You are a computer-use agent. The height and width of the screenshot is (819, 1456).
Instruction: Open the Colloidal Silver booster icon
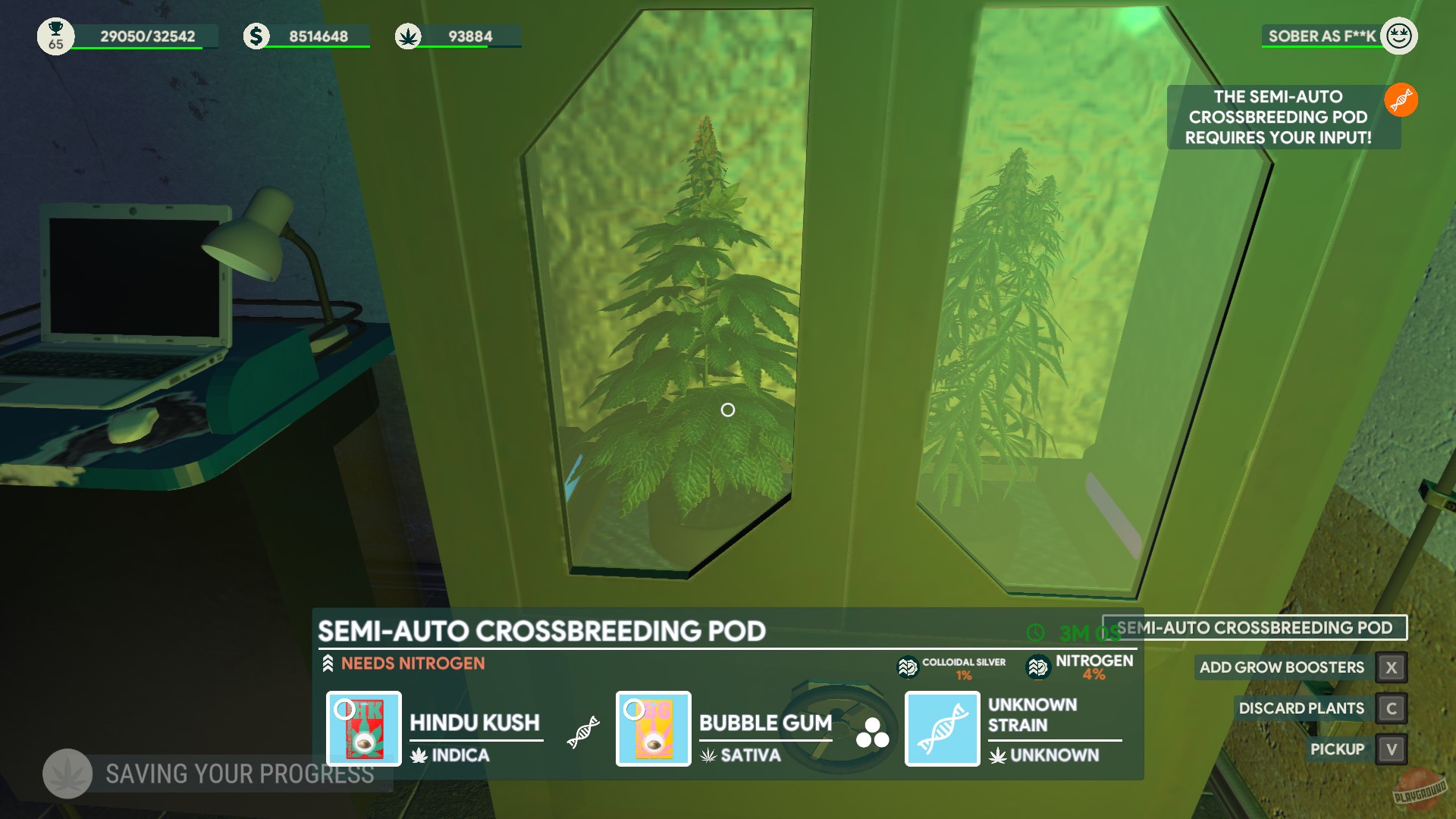[907, 667]
